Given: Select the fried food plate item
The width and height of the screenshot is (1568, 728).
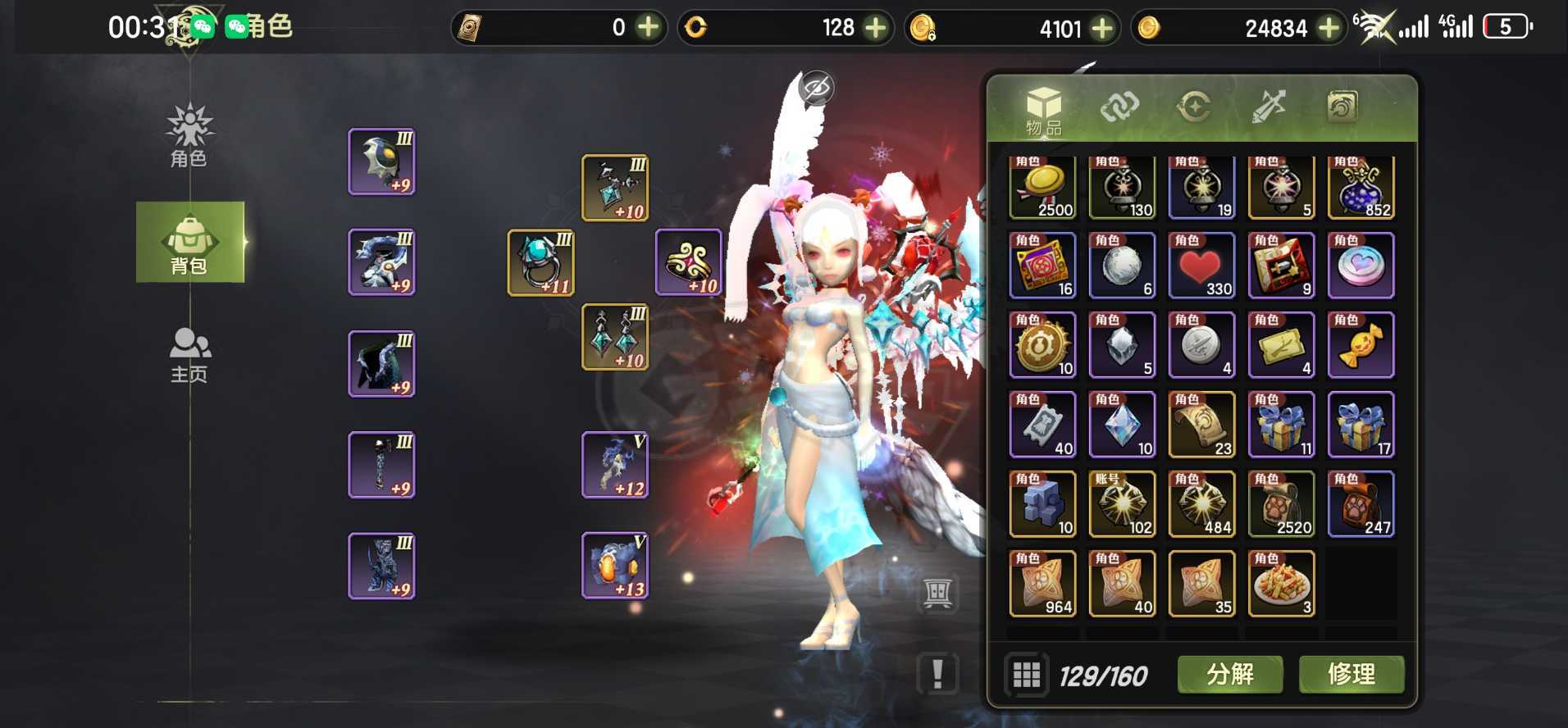Looking at the screenshot, I should point(1281,583).
